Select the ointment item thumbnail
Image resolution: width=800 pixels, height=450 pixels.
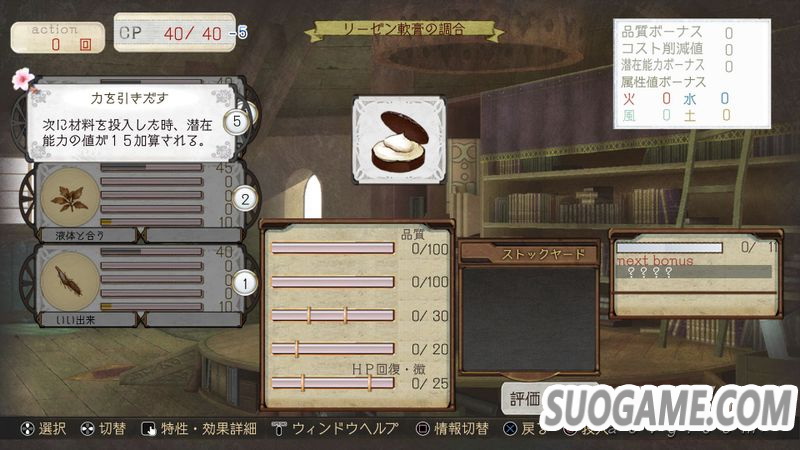coord(398,139)
